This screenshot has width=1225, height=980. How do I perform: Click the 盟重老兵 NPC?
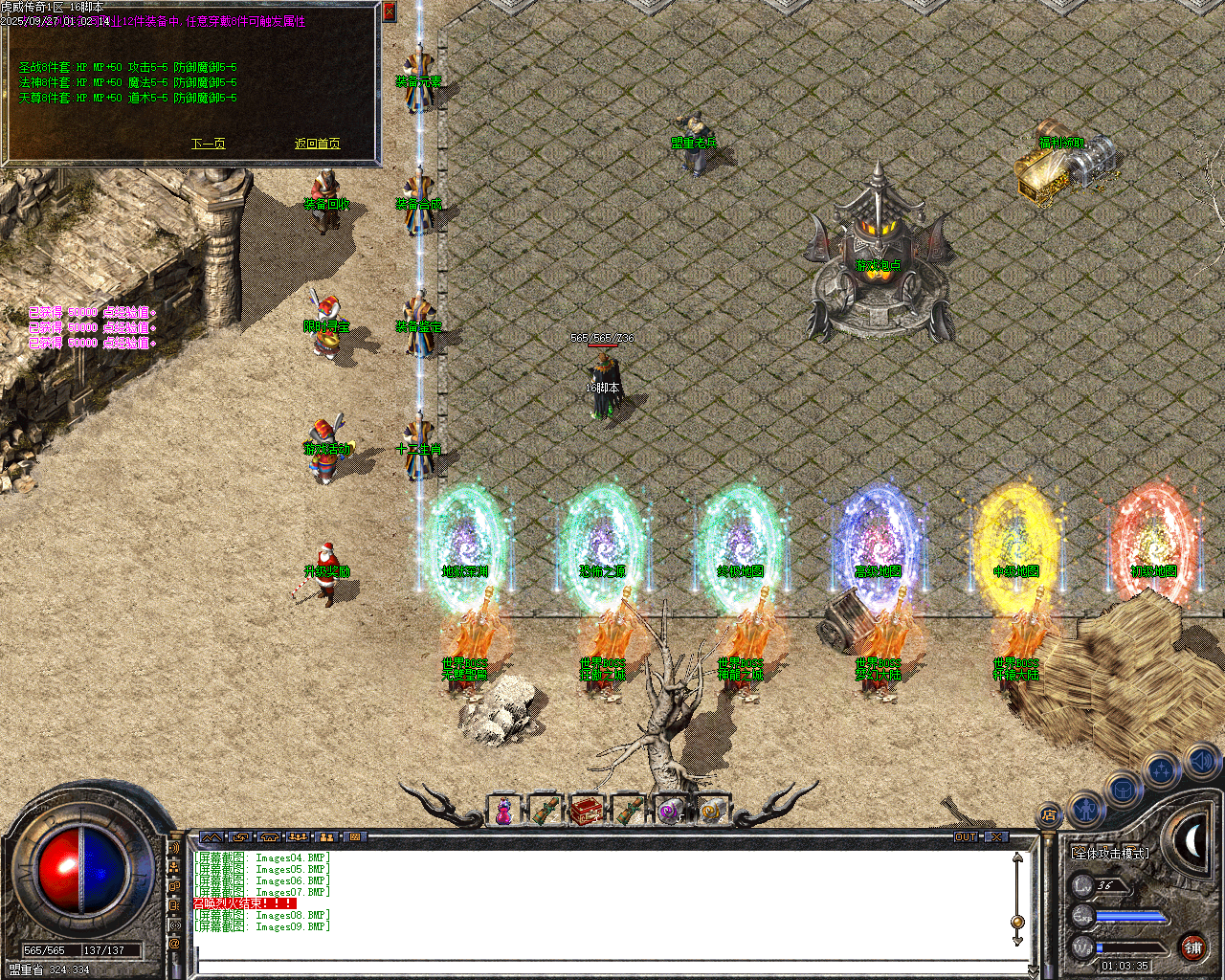(693, 134)
